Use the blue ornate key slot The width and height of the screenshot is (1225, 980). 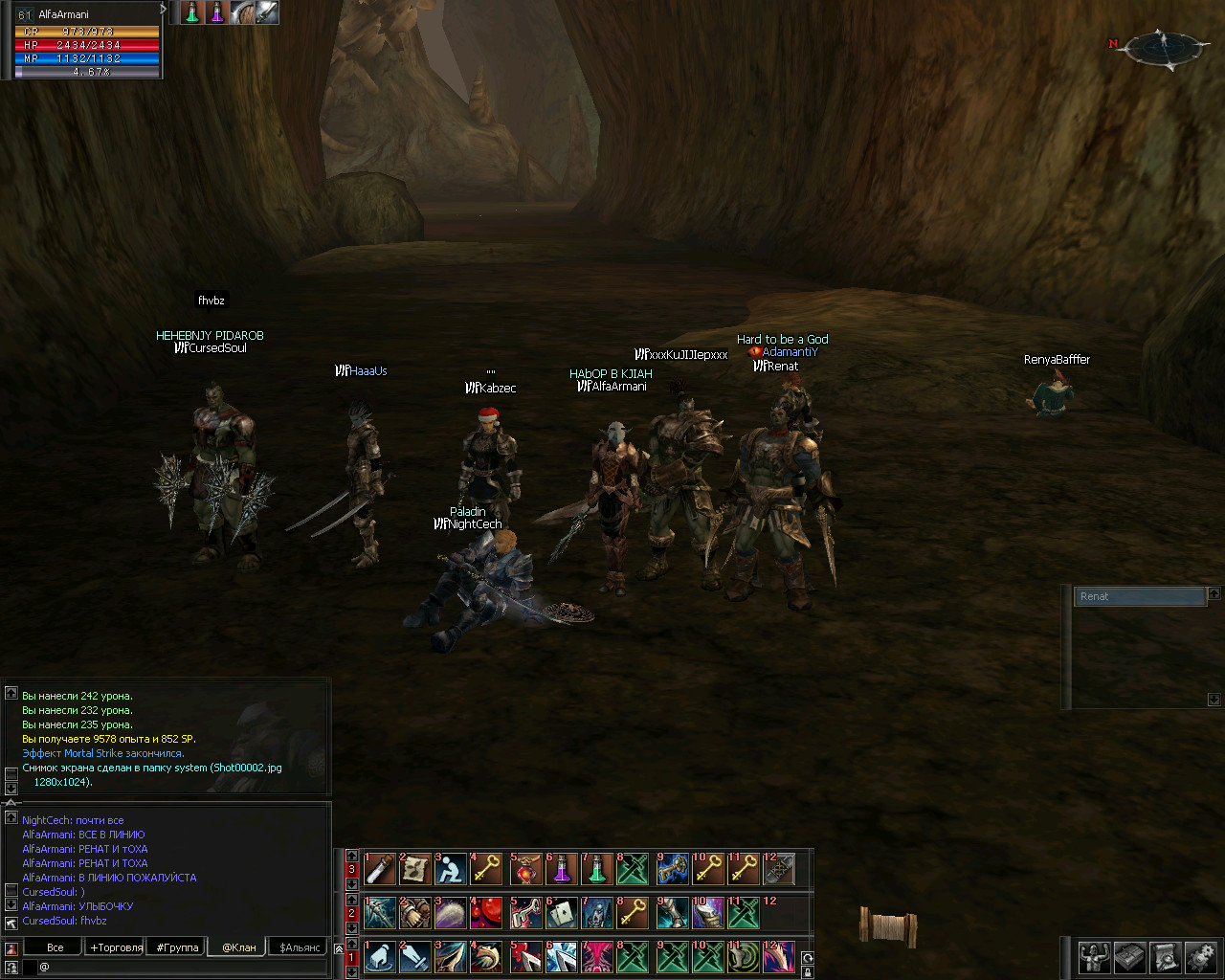[x=672, y=869]
